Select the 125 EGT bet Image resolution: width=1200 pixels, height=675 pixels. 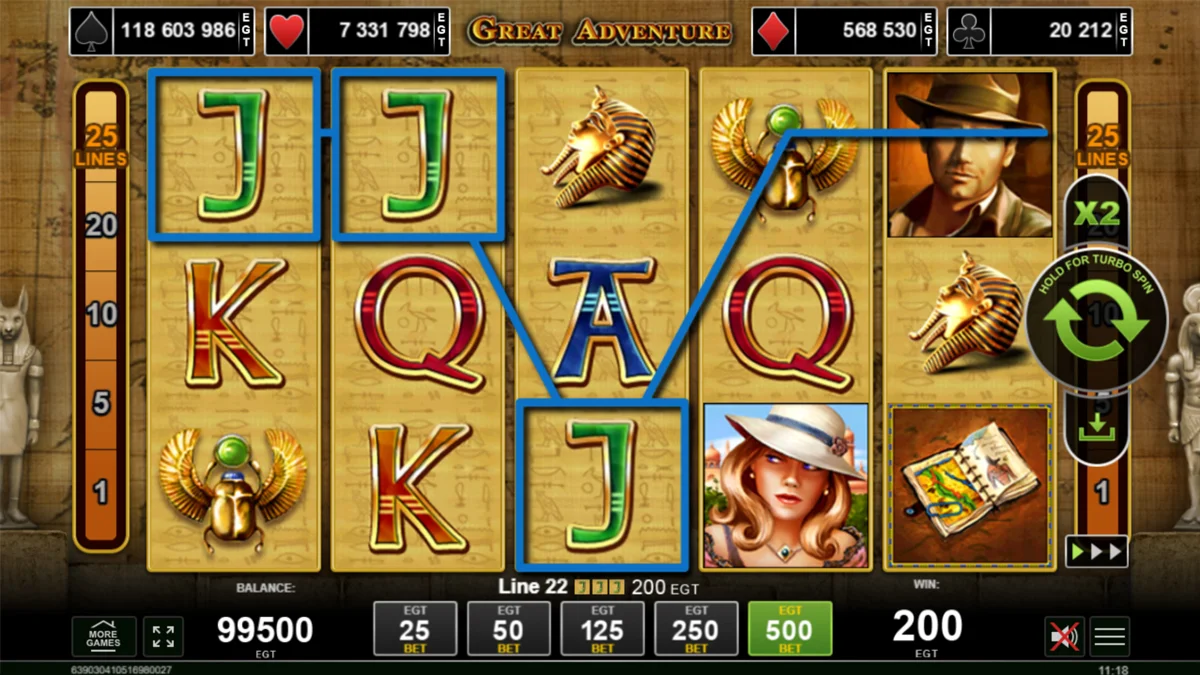[x=602, y=629]
